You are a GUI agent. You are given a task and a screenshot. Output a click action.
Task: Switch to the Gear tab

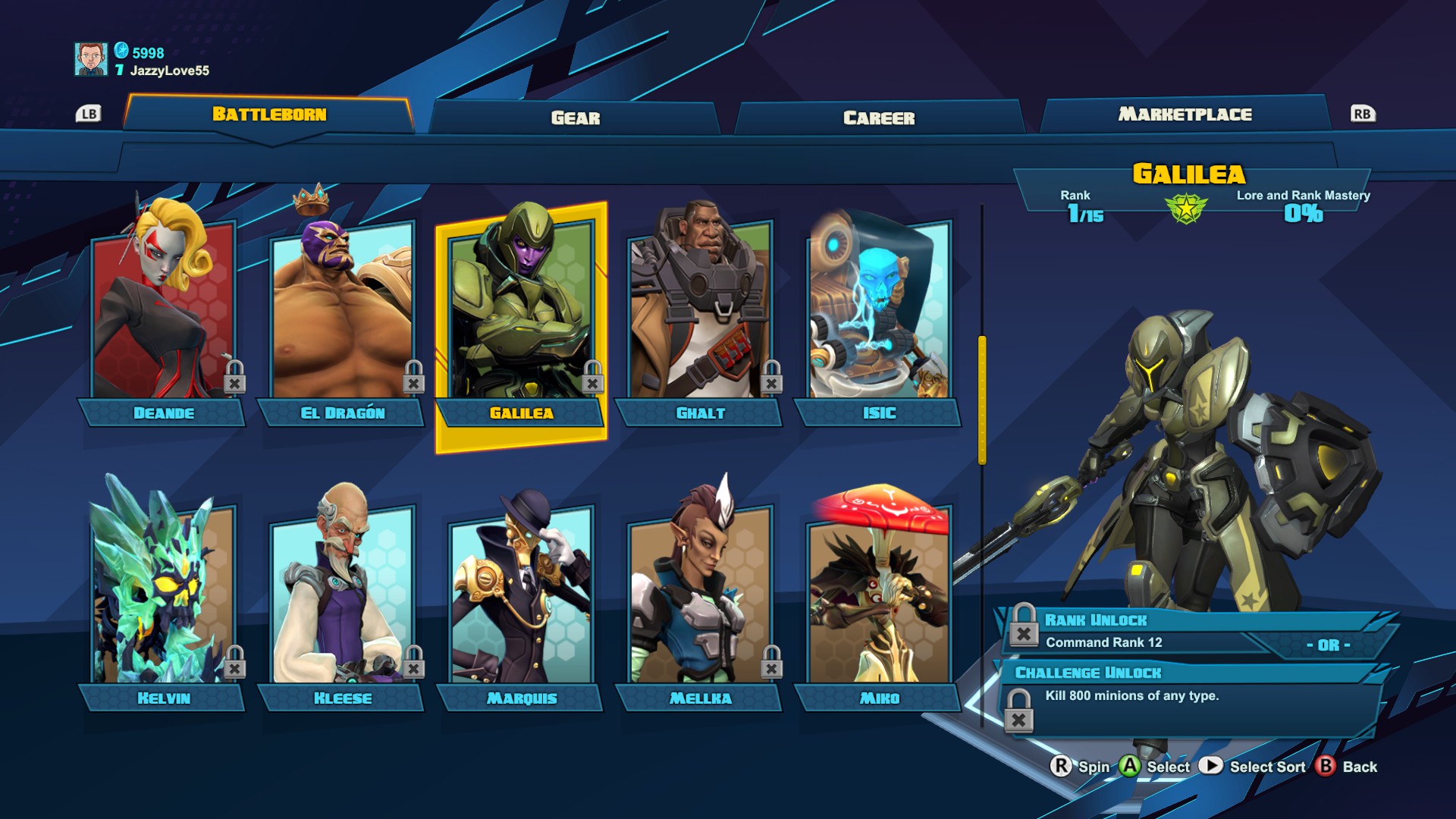click(575, 118)
